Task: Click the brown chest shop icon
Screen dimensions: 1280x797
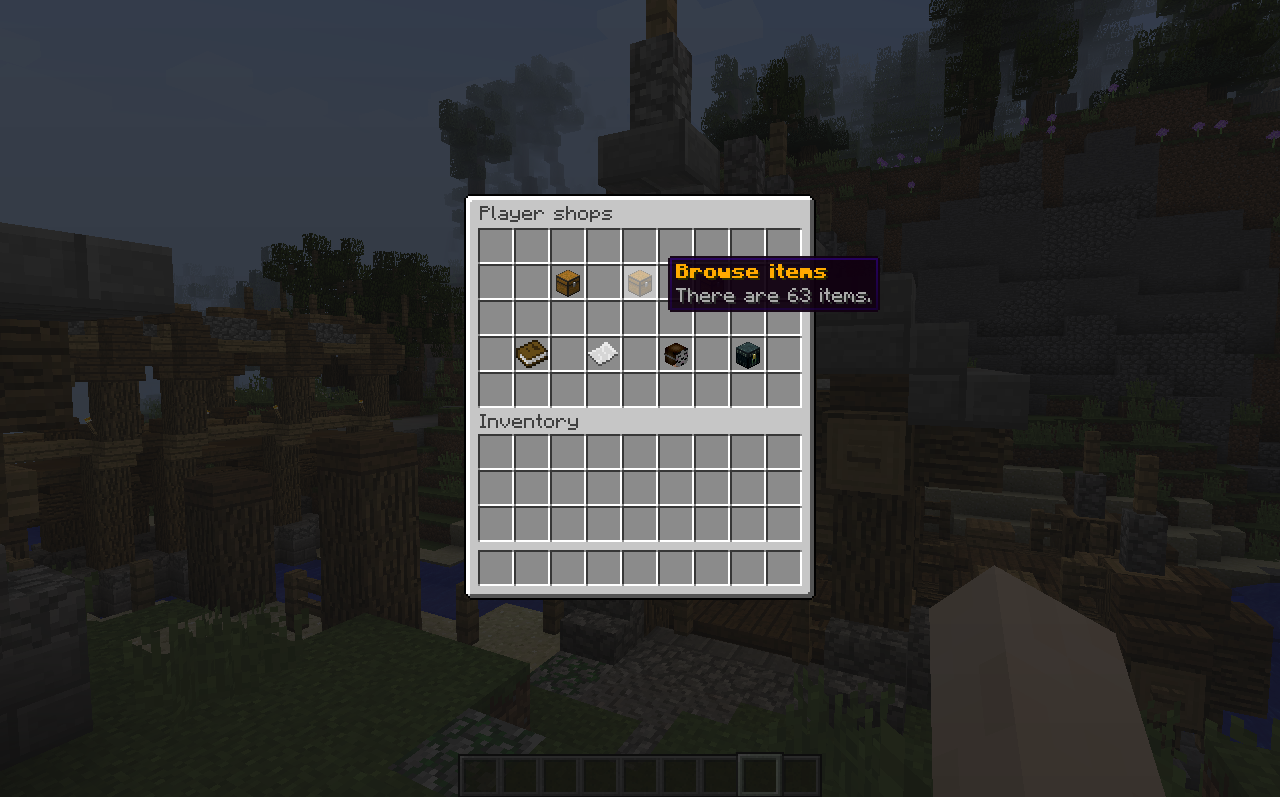Action: pos(567,282)
